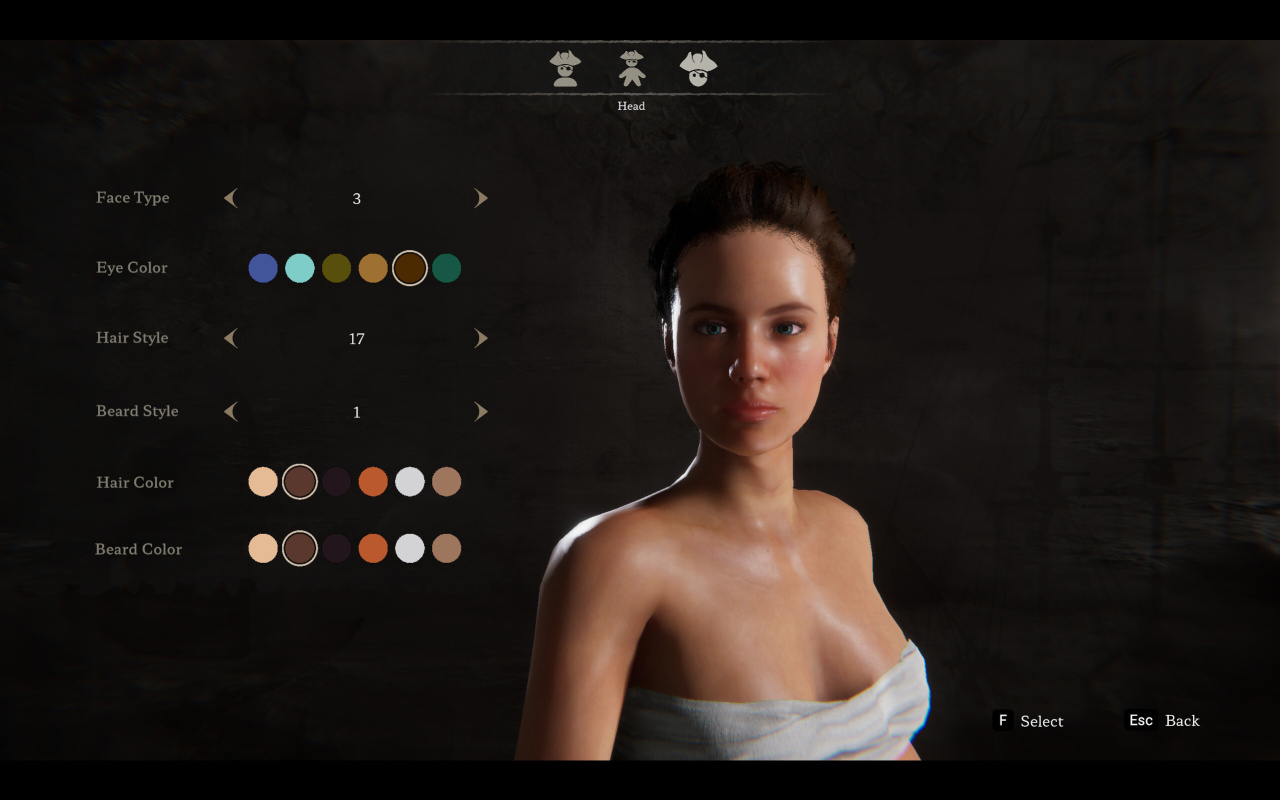Click the left Beard Style arrow

[231, 411]
